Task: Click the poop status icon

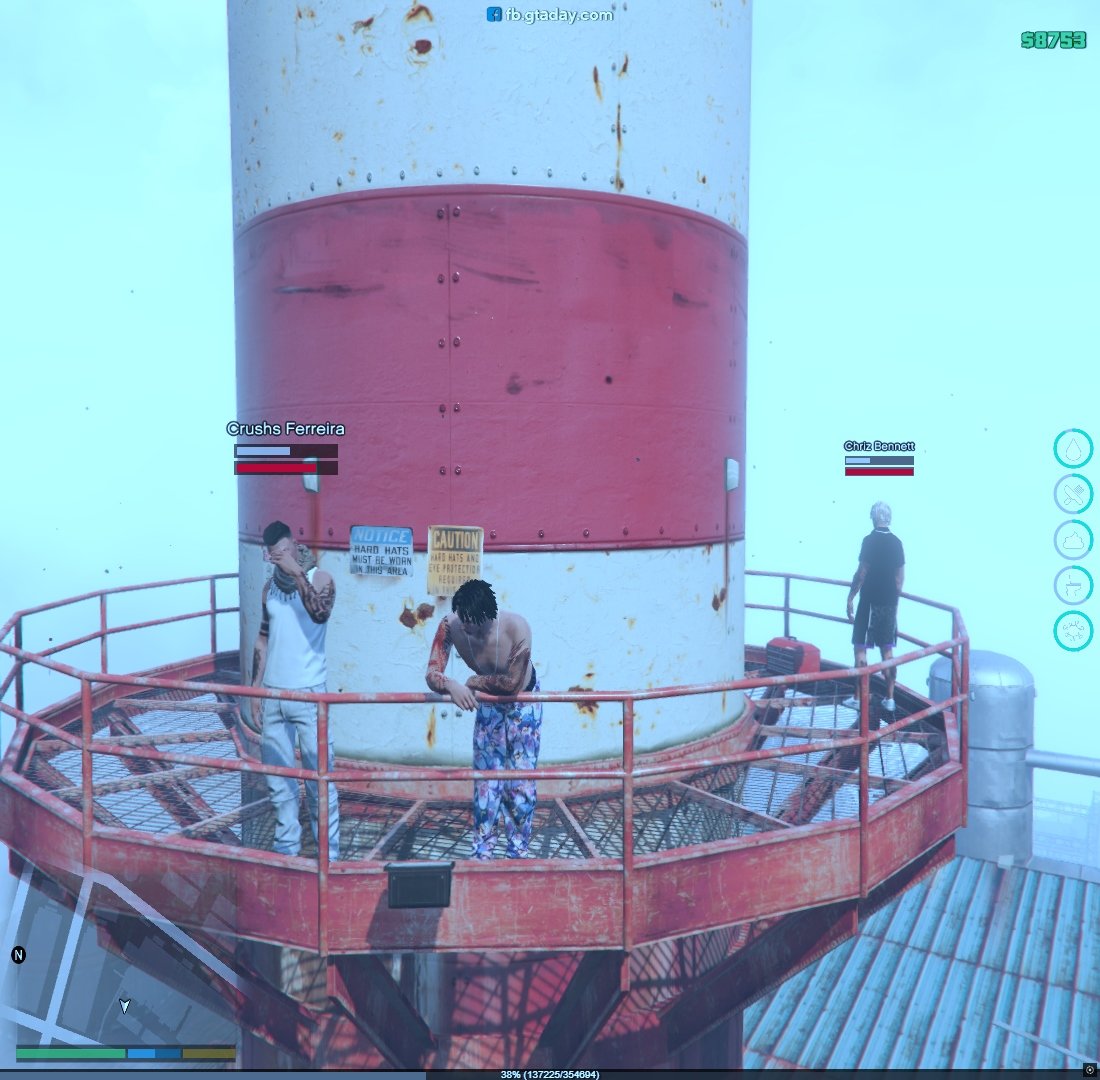Action: click(1073, 540)
